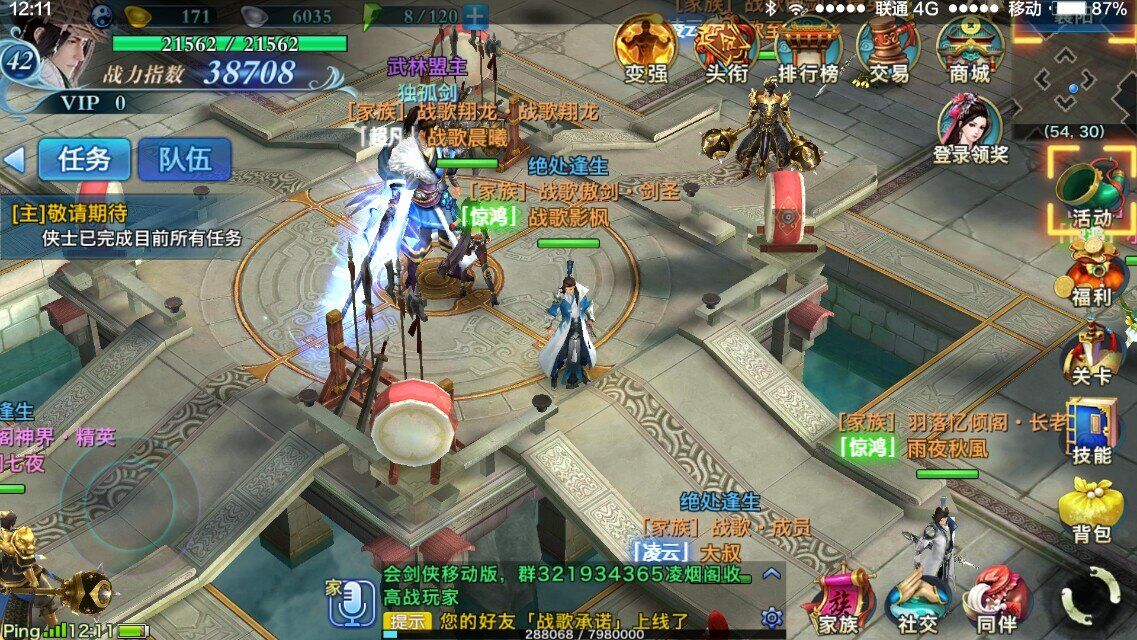
Task: Open the 活动 events menu
Action: coord(1090,192)
